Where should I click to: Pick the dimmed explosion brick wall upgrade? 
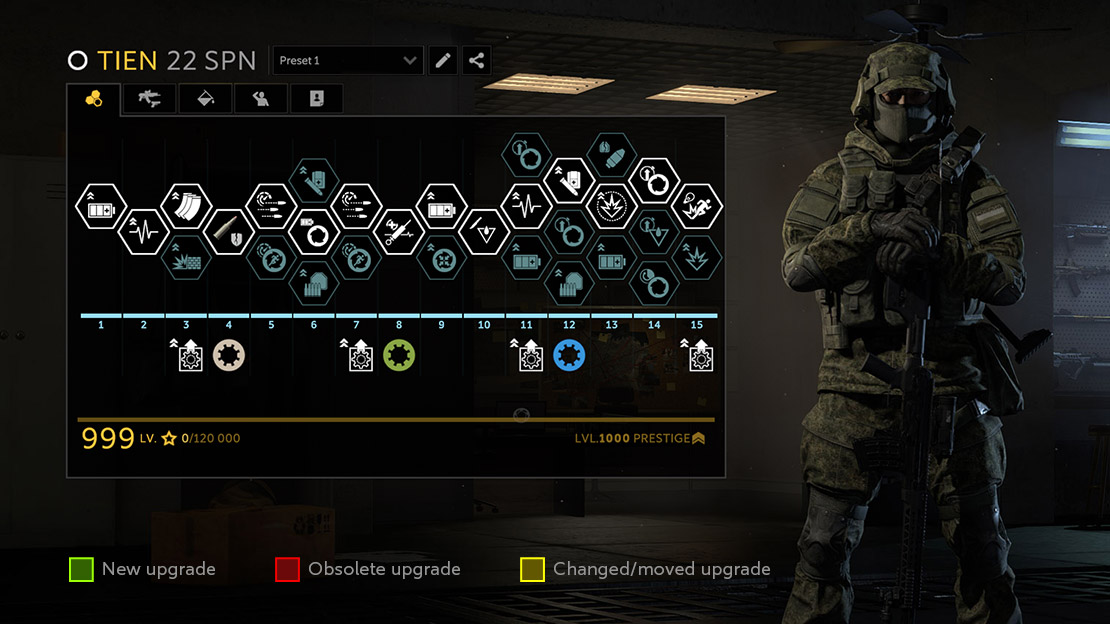(186, 259)
